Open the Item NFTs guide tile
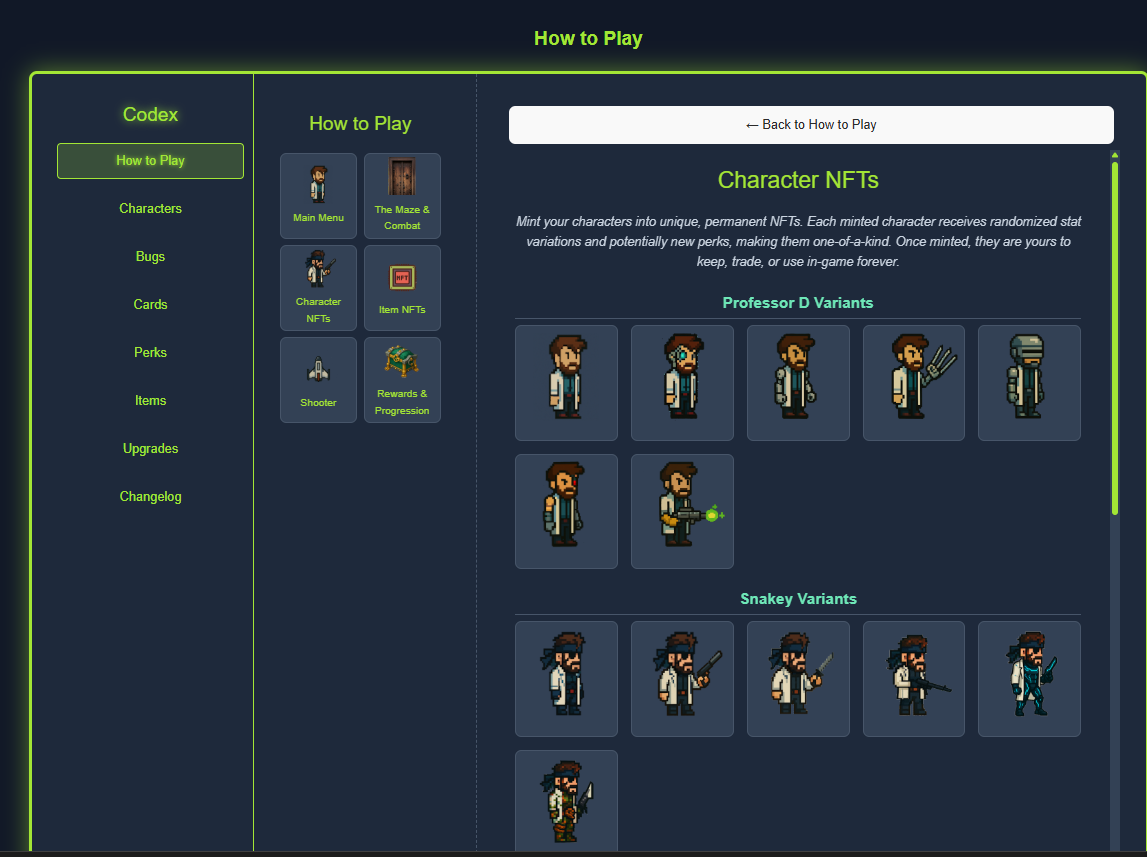 402,288
